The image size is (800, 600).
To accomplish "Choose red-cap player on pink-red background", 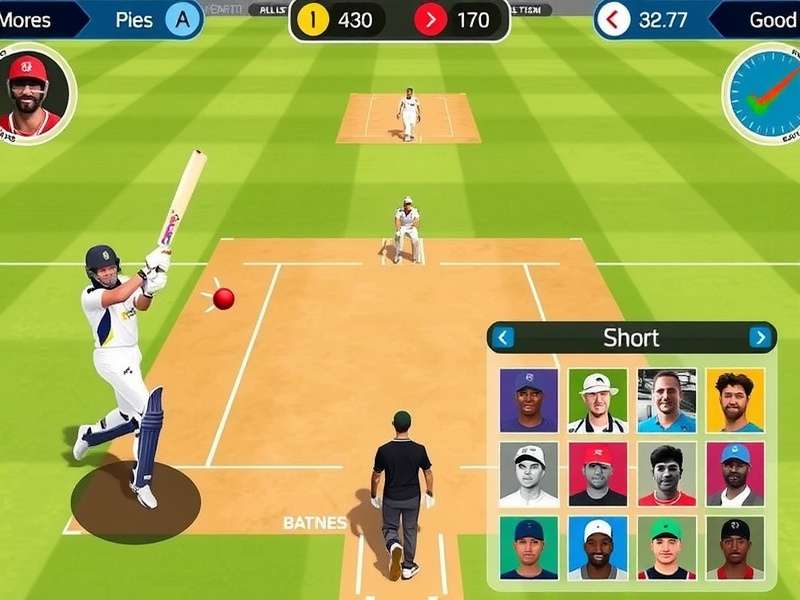I will click(x=598, y=474).
